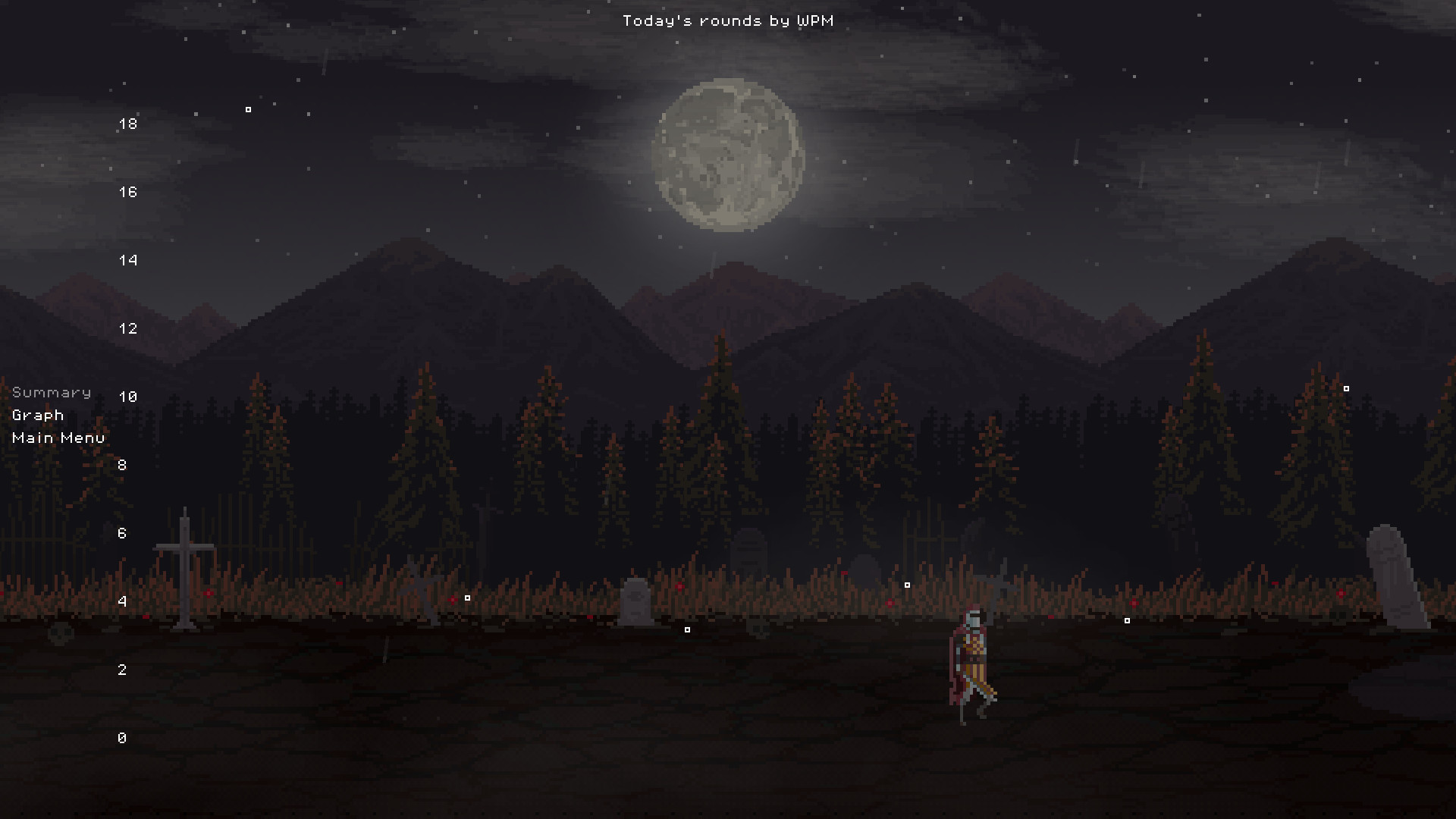Image resolution: width=1456 pixels, height=819 pixels.
Task: Click the 18 axis label
Action: coord(127,122)
